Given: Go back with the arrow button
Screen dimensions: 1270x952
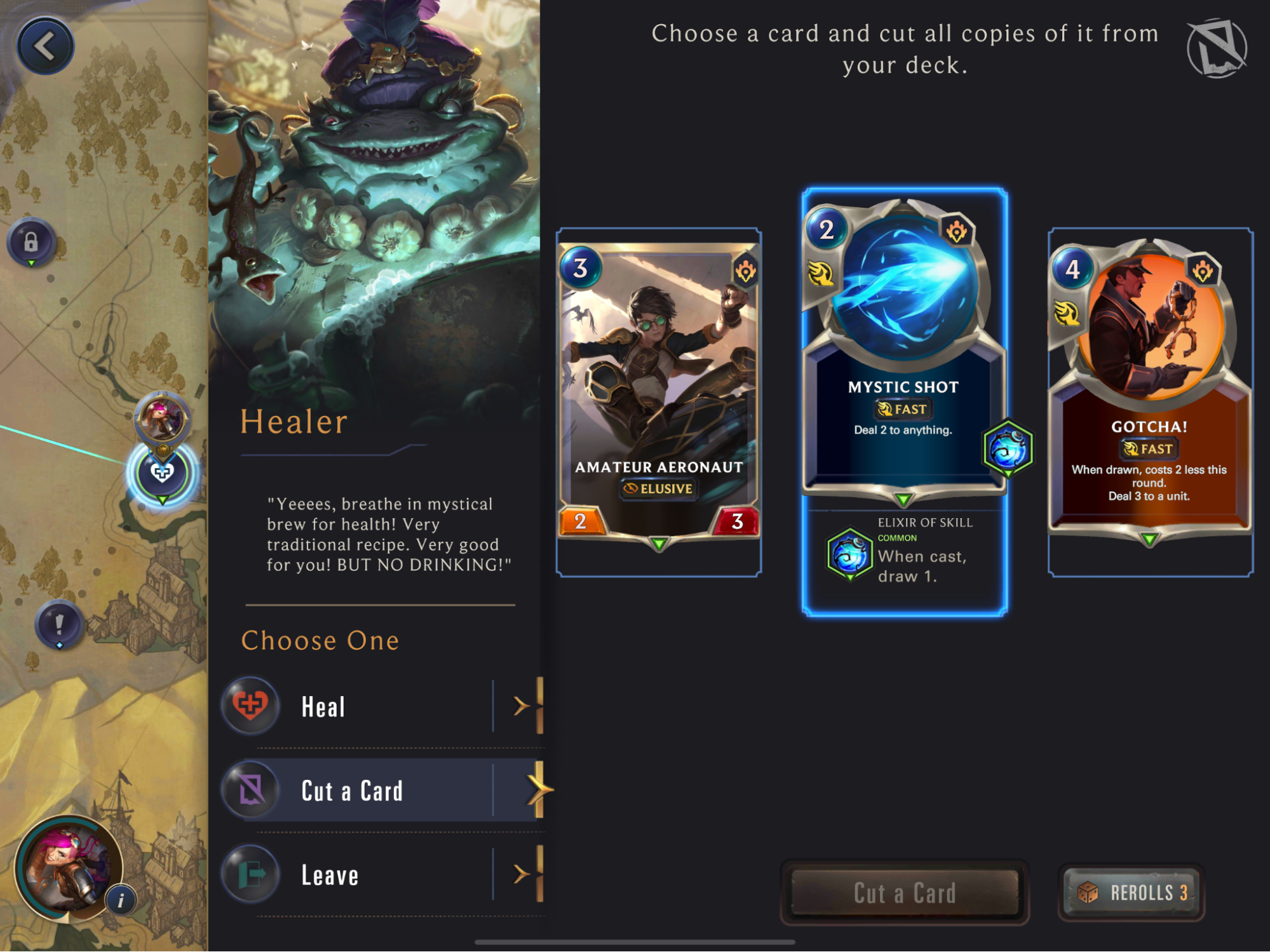Looking at the screenshot, I should tap(45, 46).
